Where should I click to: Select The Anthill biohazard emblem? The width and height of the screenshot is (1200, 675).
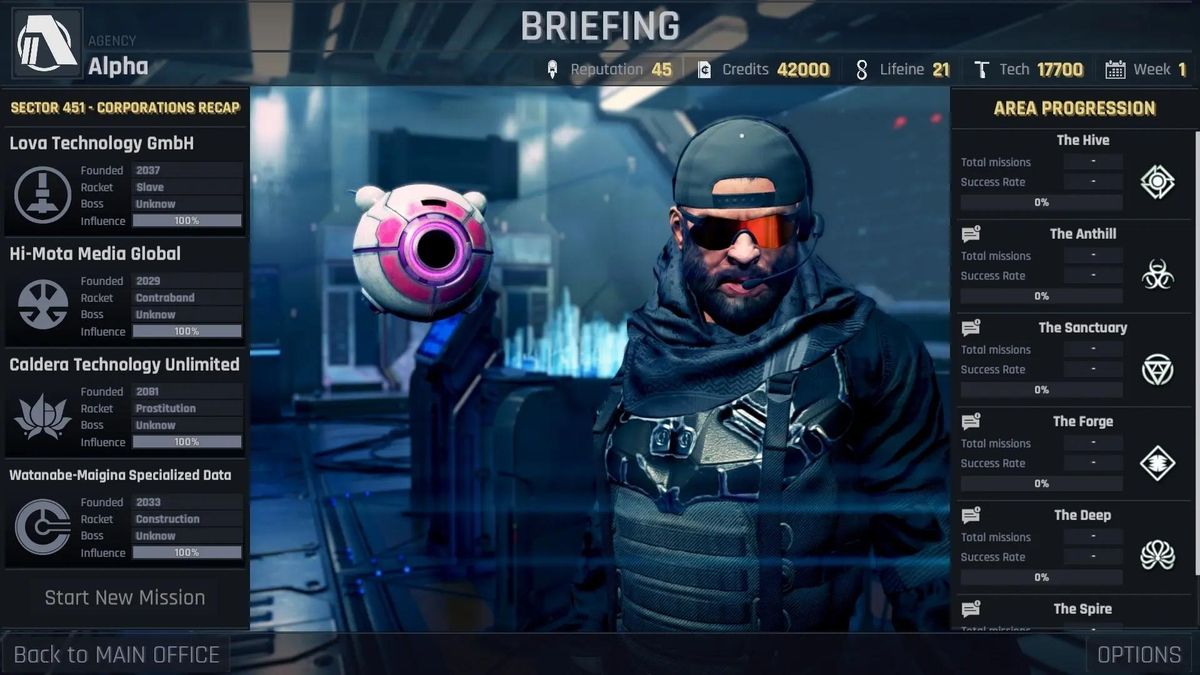(1157, 275)
